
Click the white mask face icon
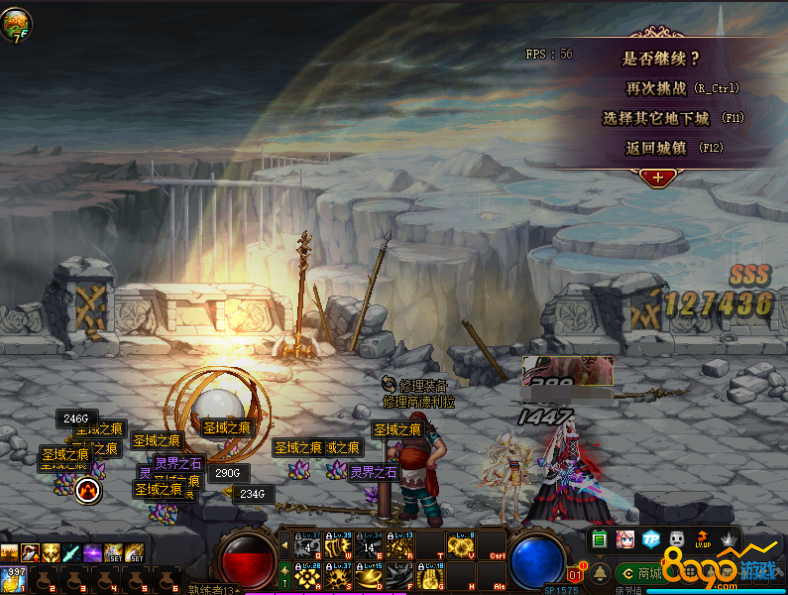[677, 540]
